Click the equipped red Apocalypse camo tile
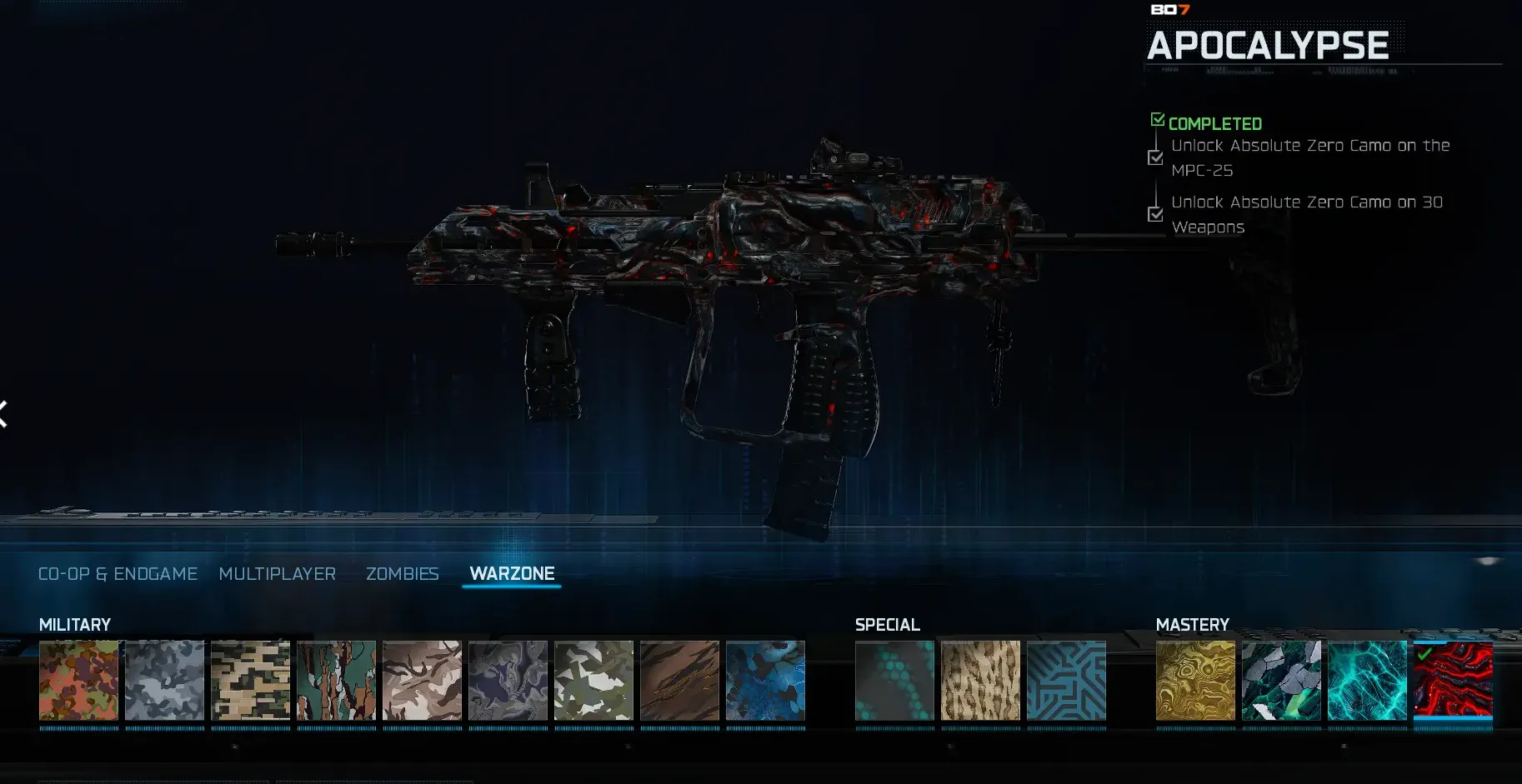Image resolution: width=1522 pixels, height=784 pixels. [1453, 681]
